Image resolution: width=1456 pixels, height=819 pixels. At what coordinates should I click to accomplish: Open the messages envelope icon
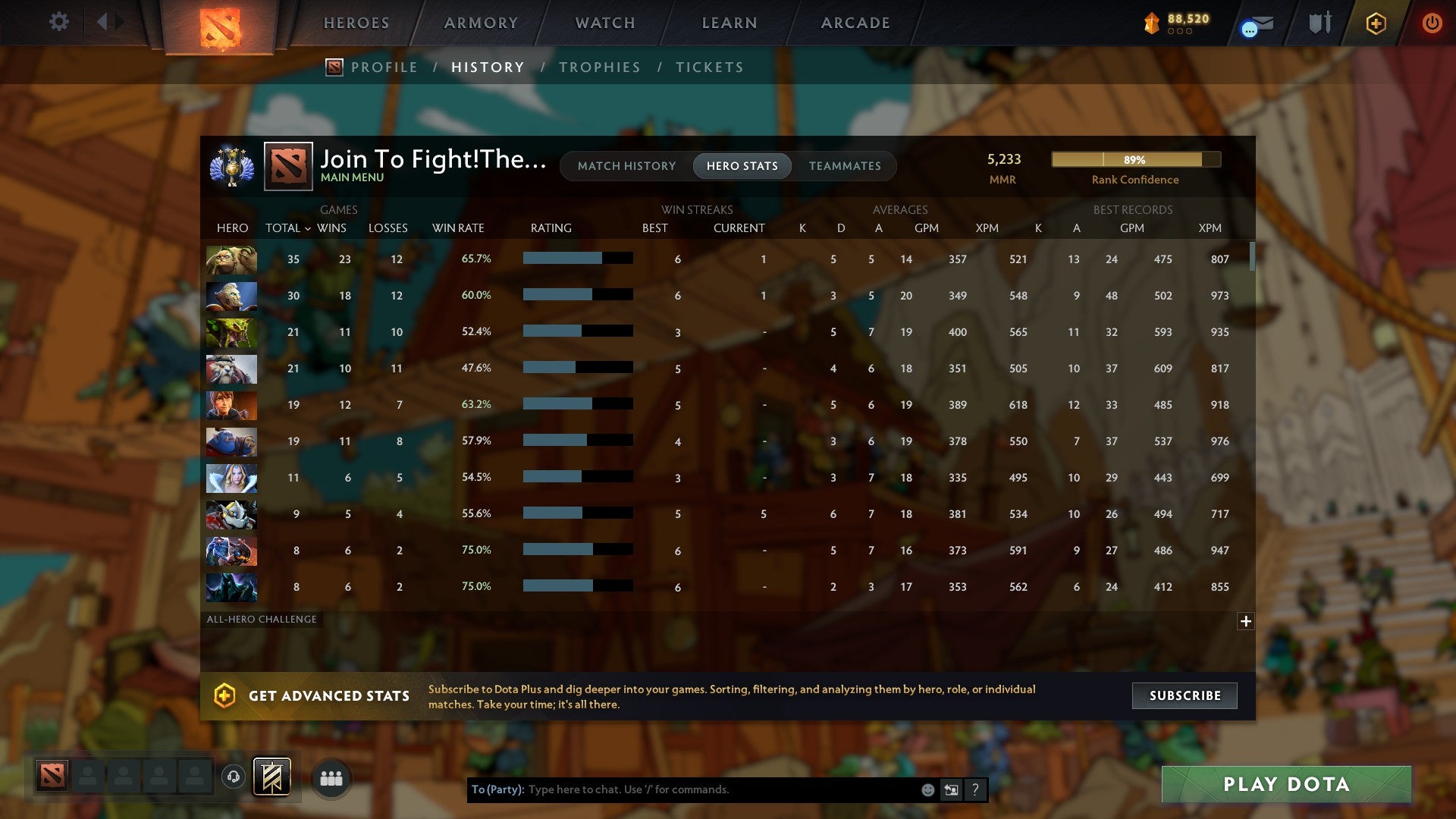[x=1255, y=26]
